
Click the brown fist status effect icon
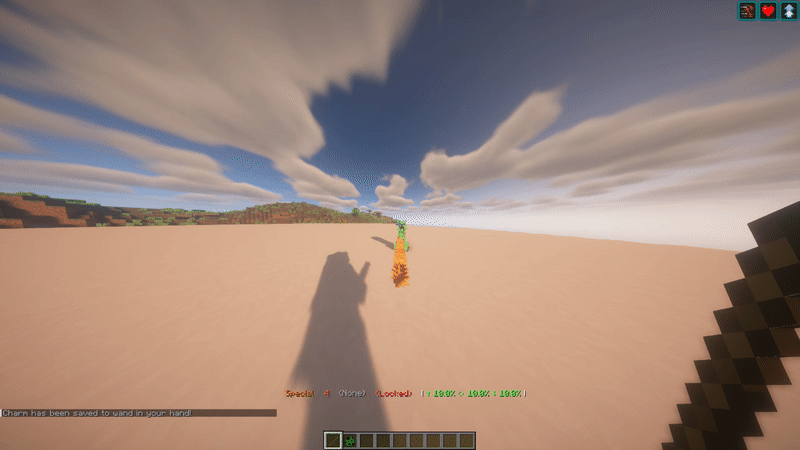point(747,11)
